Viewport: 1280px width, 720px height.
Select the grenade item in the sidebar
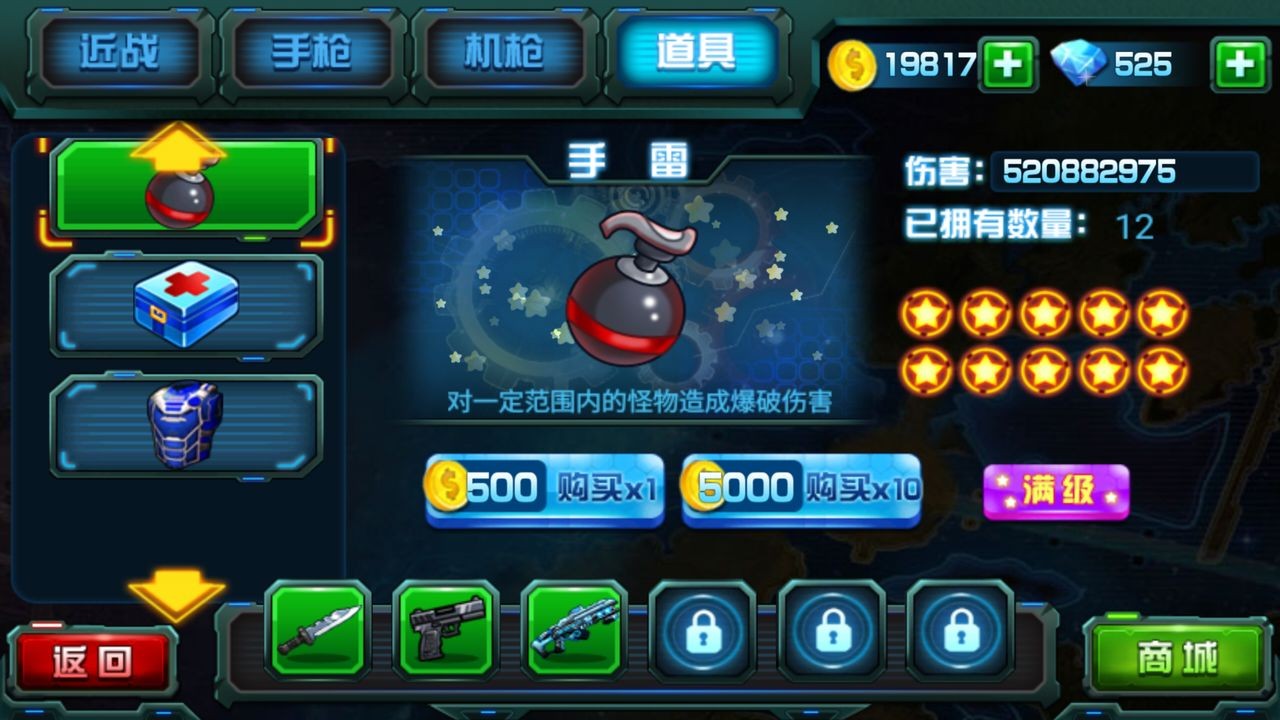coord(185,190)
